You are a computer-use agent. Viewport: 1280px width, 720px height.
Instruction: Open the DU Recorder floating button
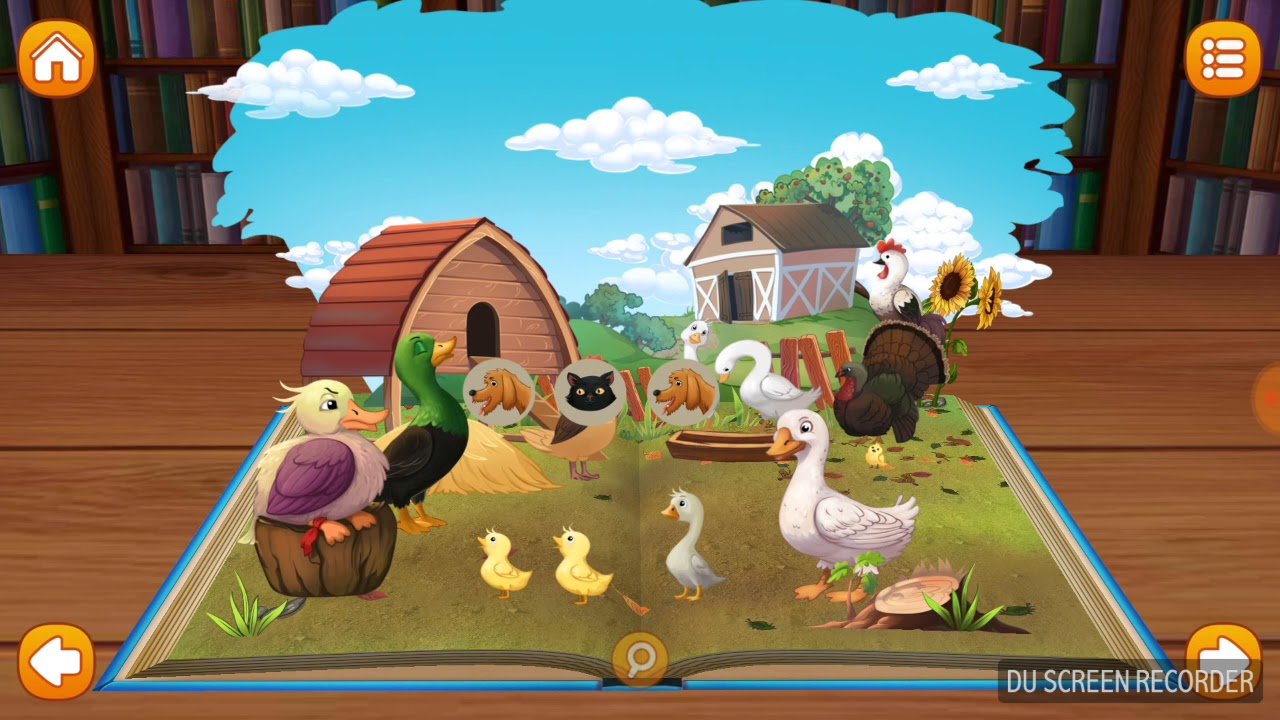(1269, 398)
